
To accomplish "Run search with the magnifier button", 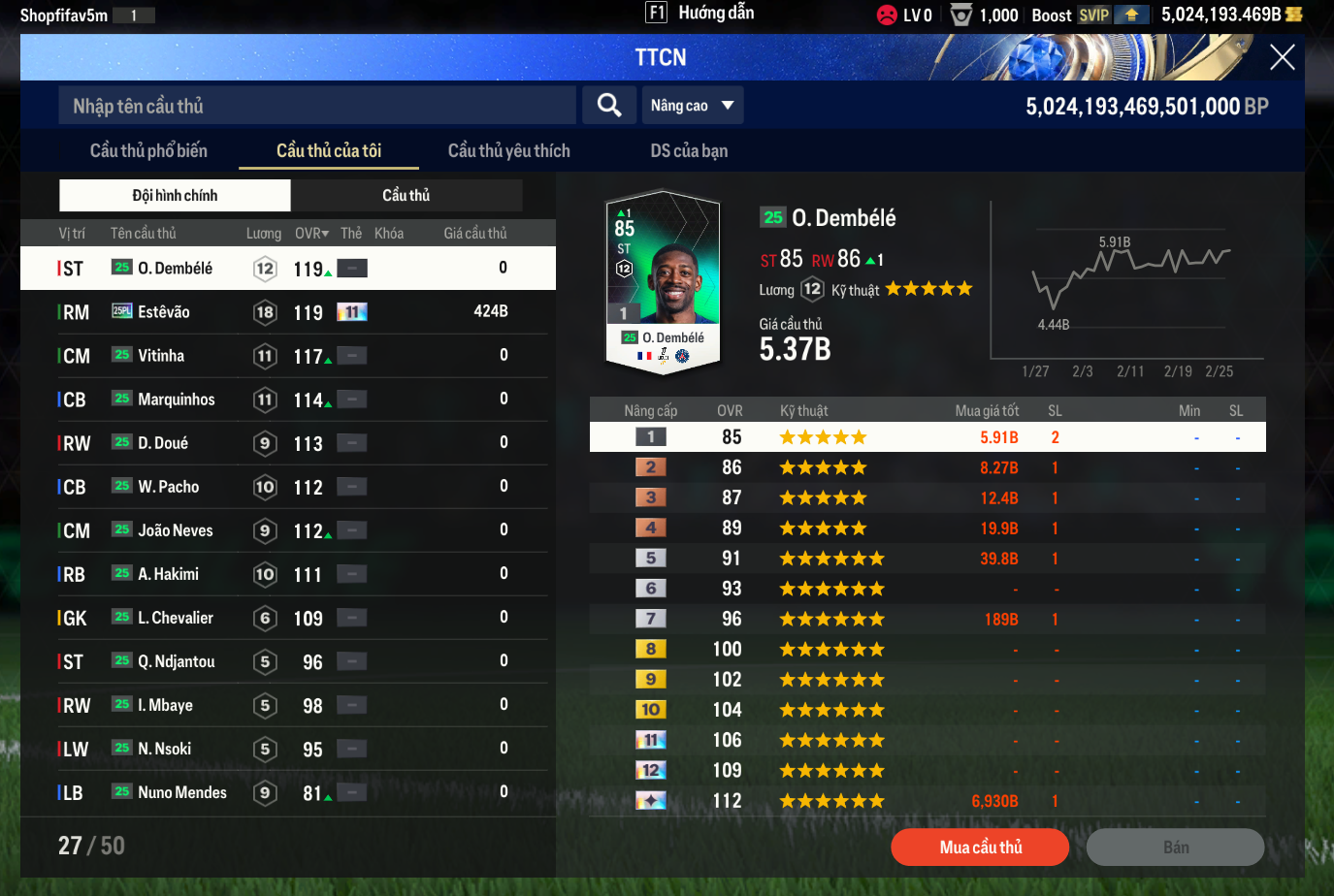I will coord(609,106).
